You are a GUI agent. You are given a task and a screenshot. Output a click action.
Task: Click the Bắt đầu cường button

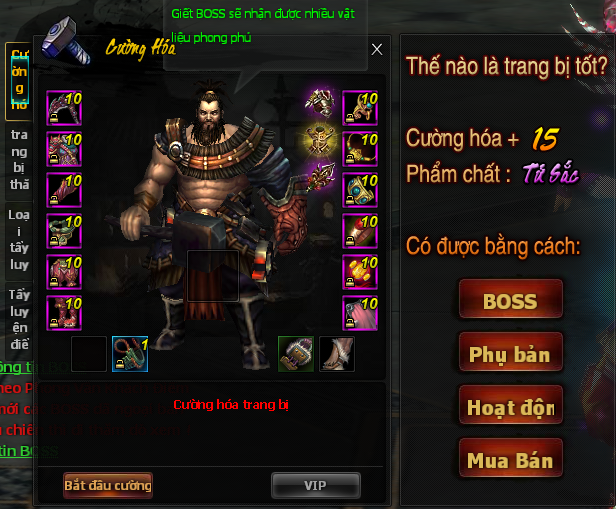pyautogui.click(x=108, y=485)
